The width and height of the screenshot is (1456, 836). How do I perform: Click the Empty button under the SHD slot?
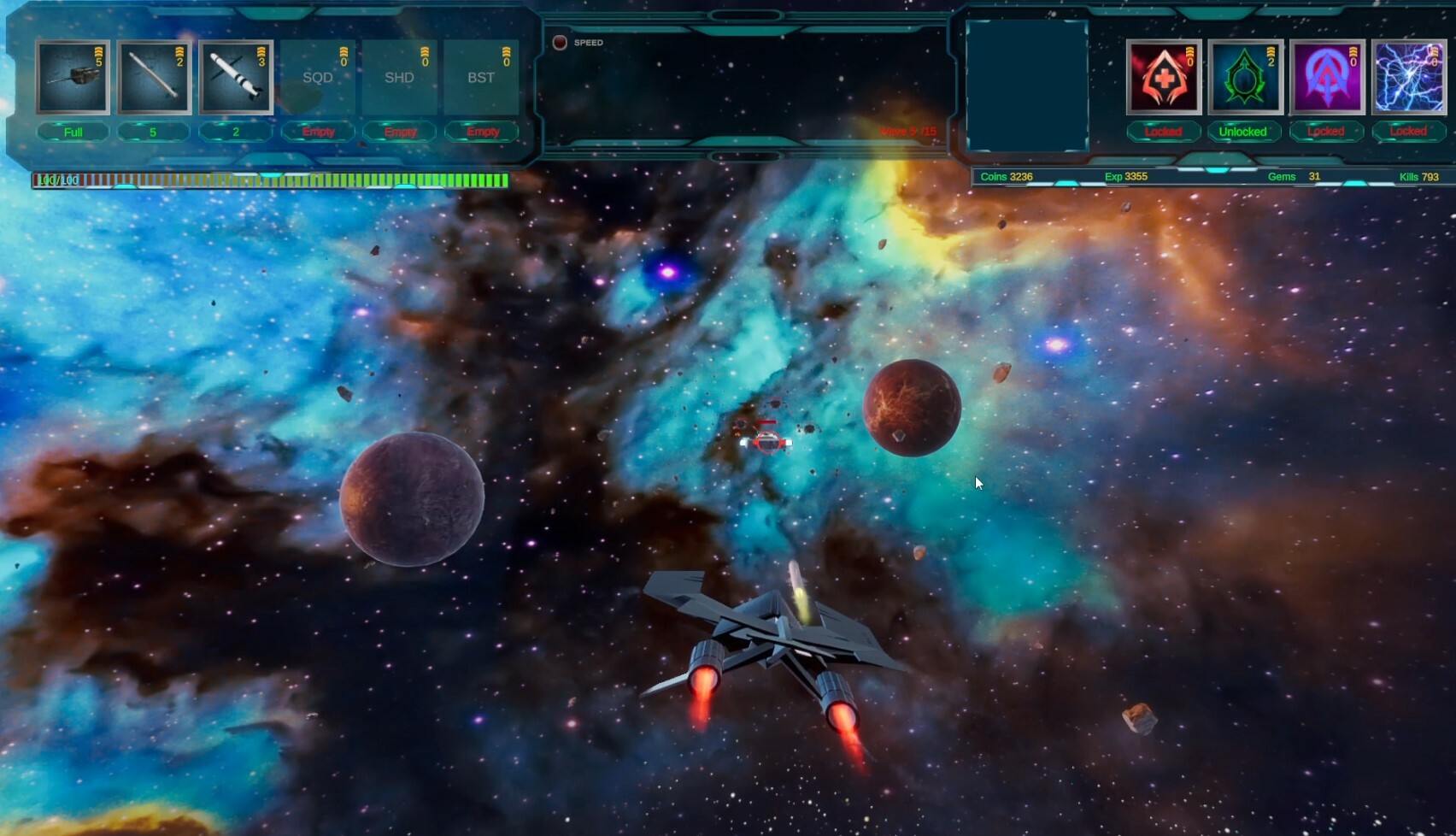pyautogui.click(x=400, y=132)
